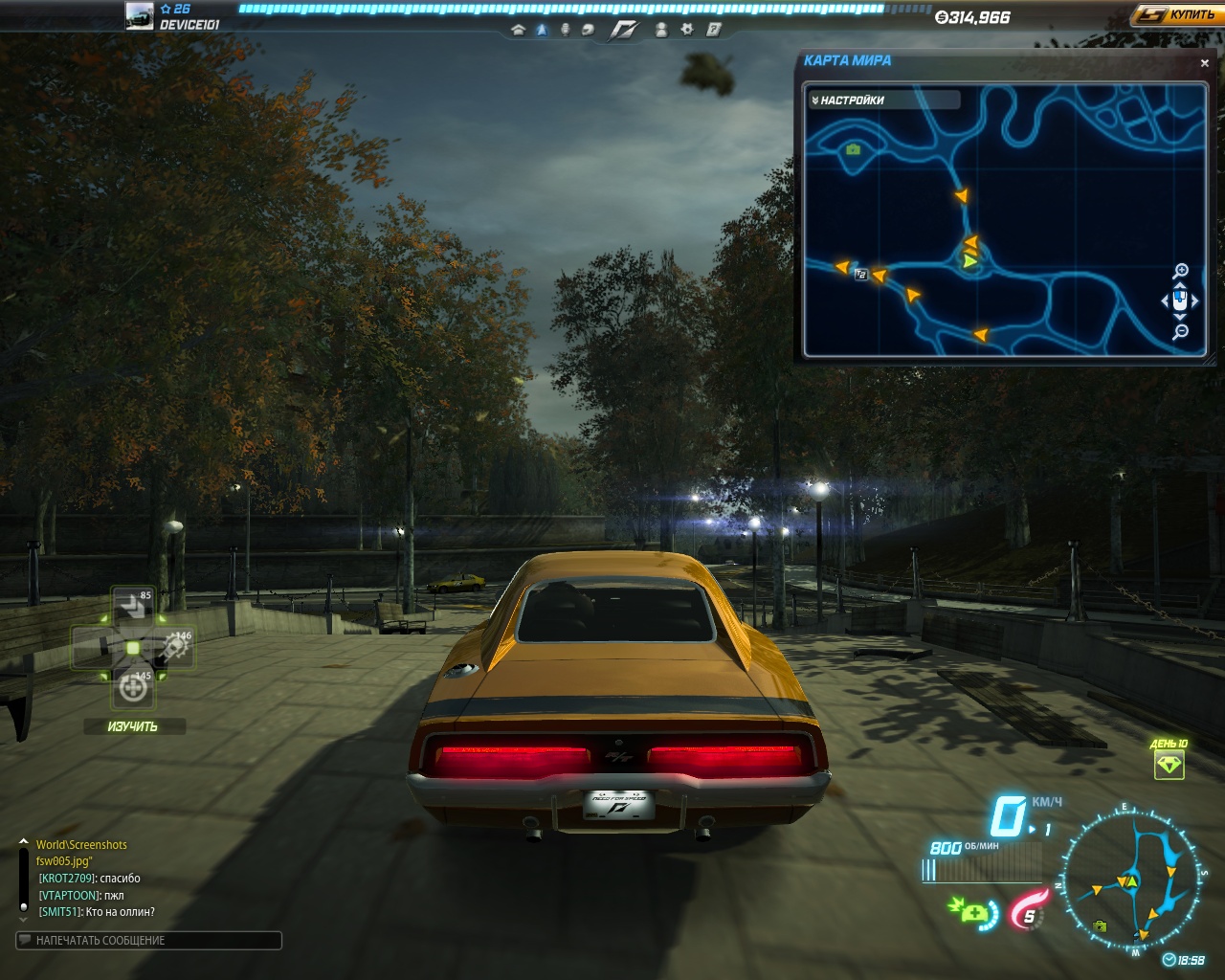
Task: Open the racing helmet icon
Action: coord(588,30)
